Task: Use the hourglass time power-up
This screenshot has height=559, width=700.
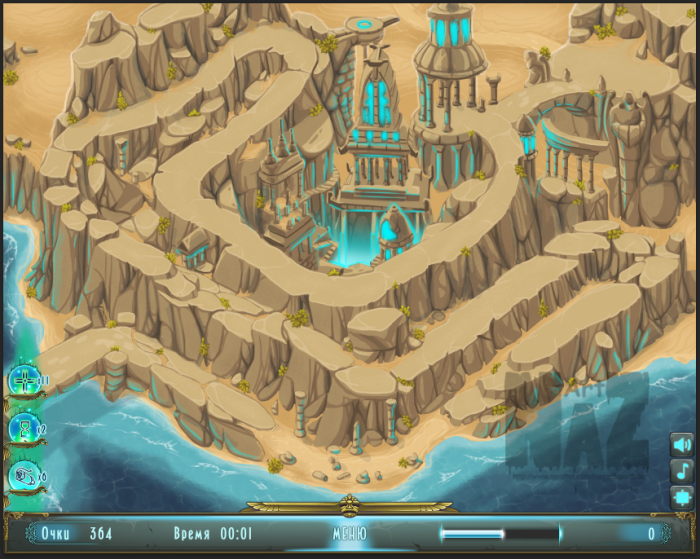Action: click(x=23, y=429)
